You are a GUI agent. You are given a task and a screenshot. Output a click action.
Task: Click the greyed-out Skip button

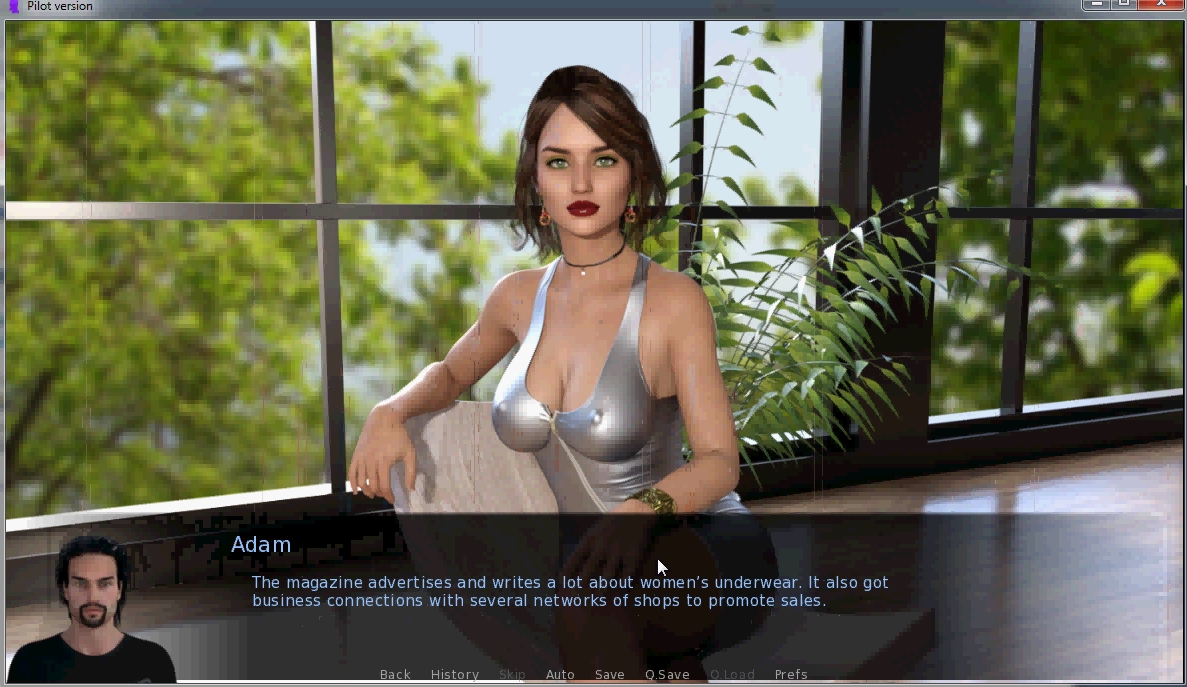click(512, 675)
